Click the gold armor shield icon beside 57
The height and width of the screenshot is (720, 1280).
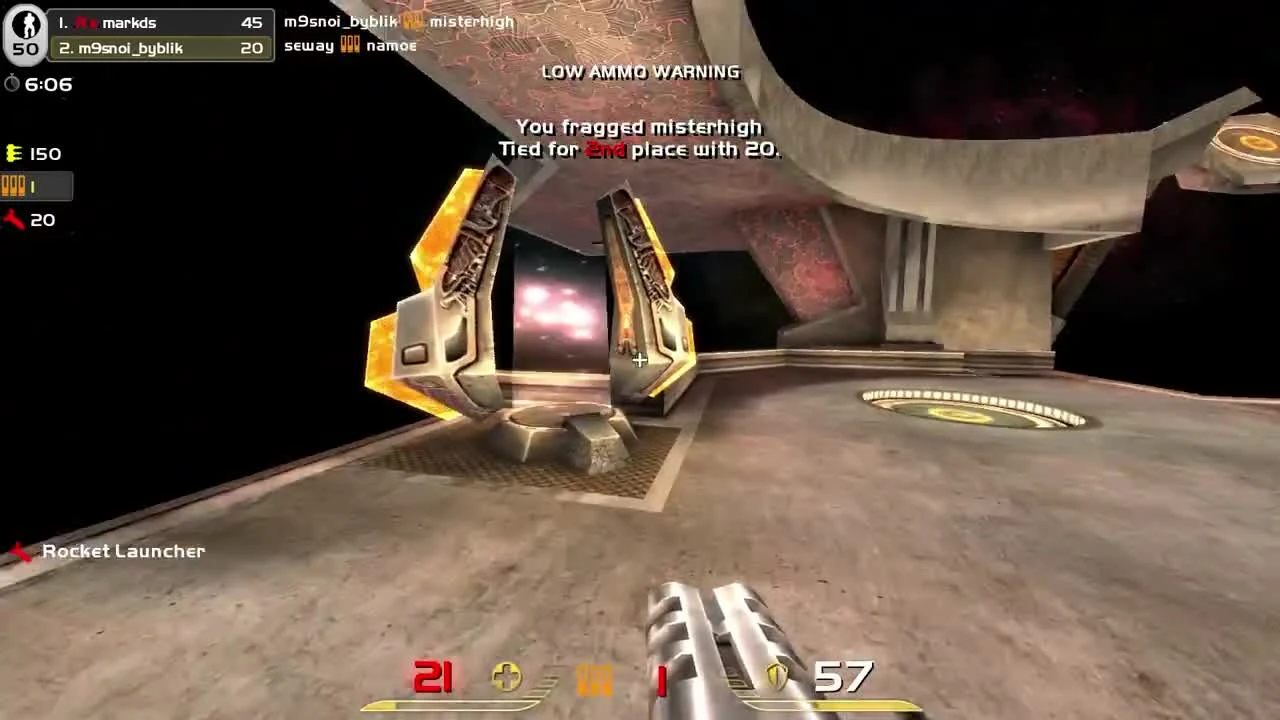click(779, 677)
